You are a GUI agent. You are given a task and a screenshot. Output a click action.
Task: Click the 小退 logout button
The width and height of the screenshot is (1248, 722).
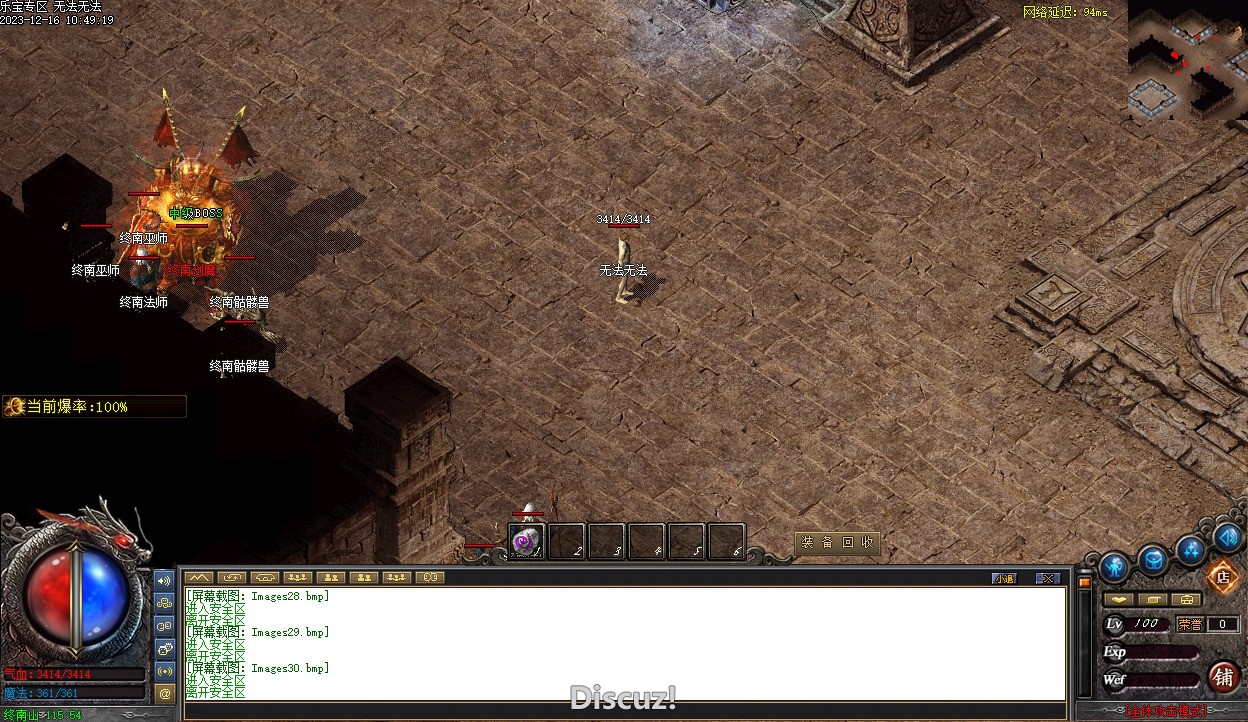(1004, 578)
